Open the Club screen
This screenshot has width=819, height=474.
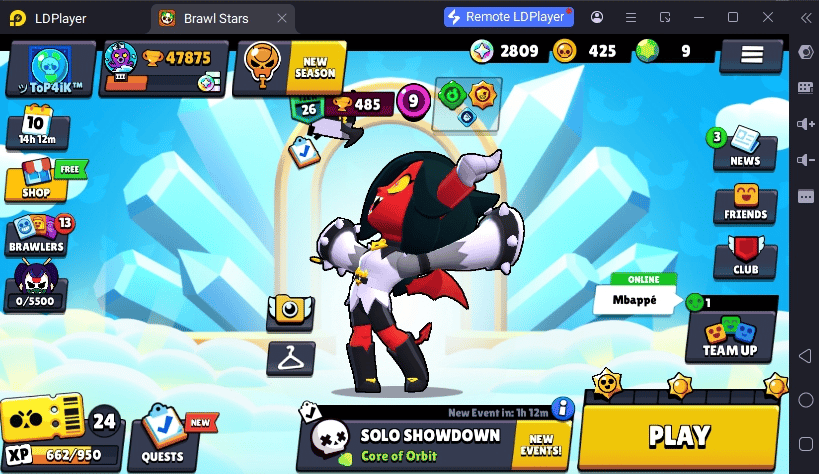coord(745,257)
